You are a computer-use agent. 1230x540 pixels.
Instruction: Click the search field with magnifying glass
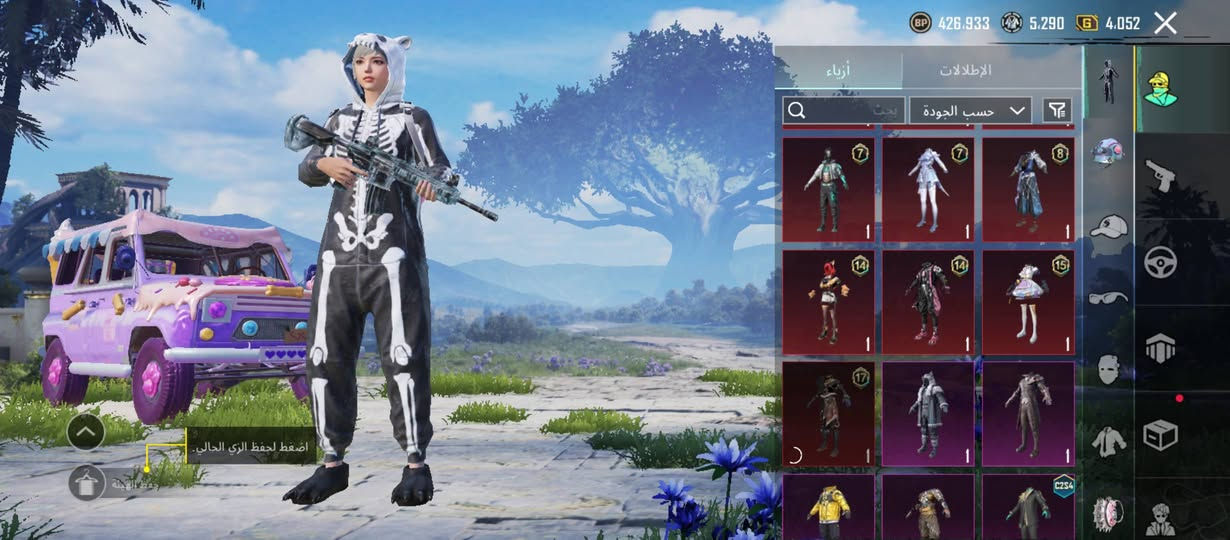(843, 110)
